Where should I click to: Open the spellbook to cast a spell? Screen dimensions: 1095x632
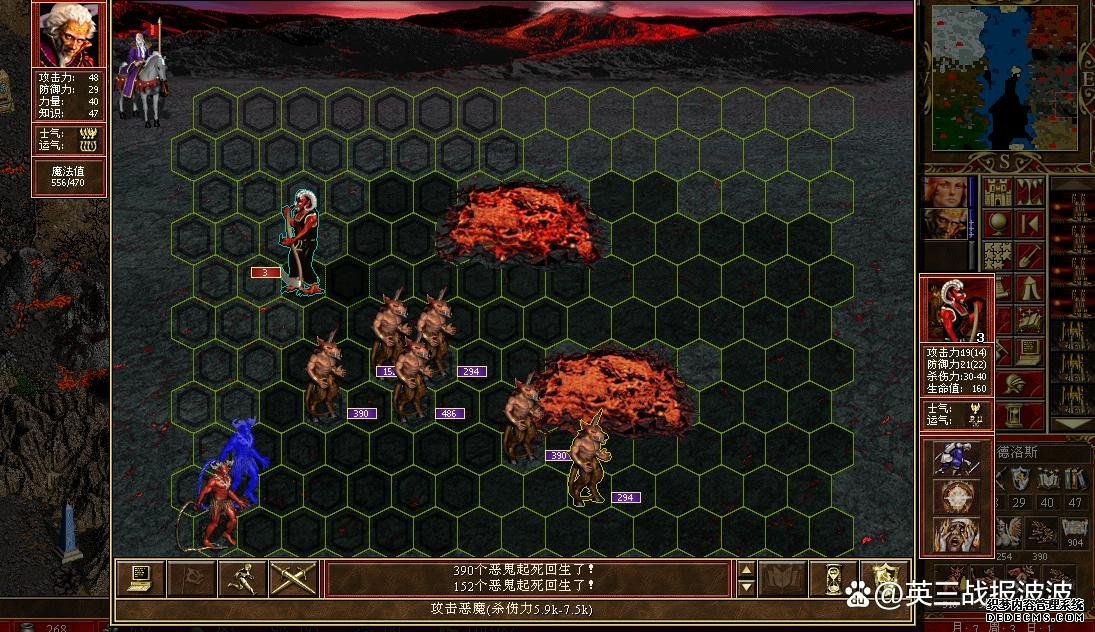coord(783,578)
